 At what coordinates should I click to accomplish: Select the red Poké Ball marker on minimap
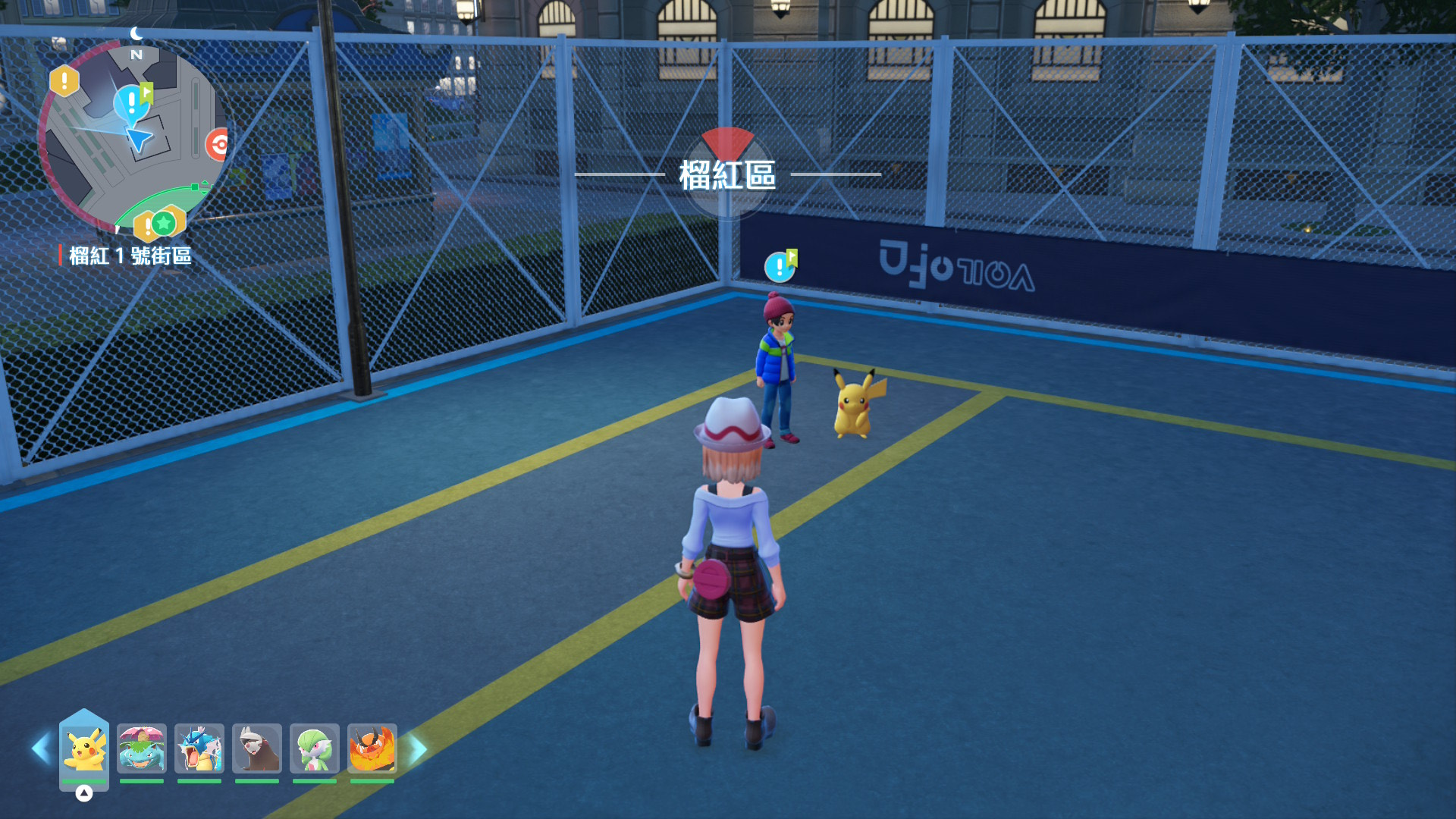tap(218, 144)
